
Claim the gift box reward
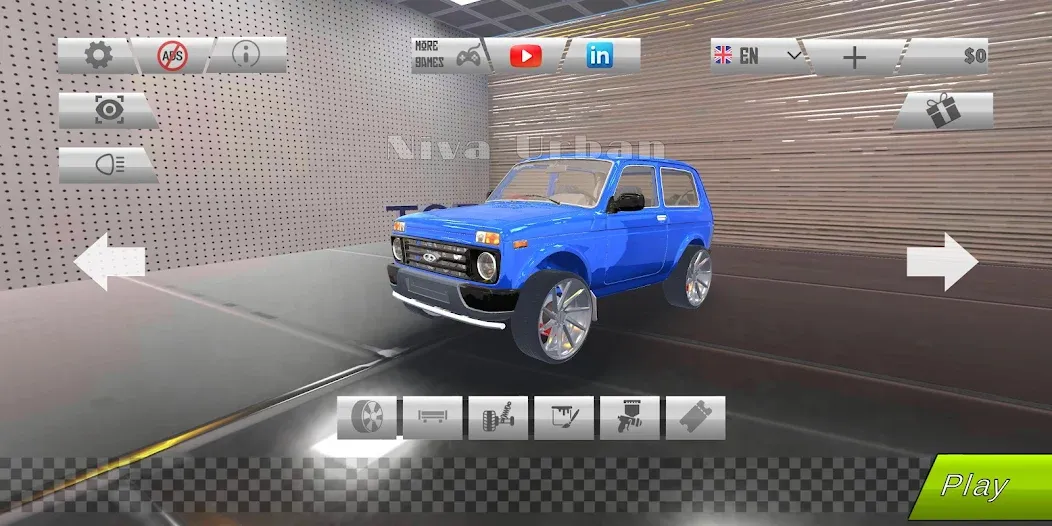[942, 111]
